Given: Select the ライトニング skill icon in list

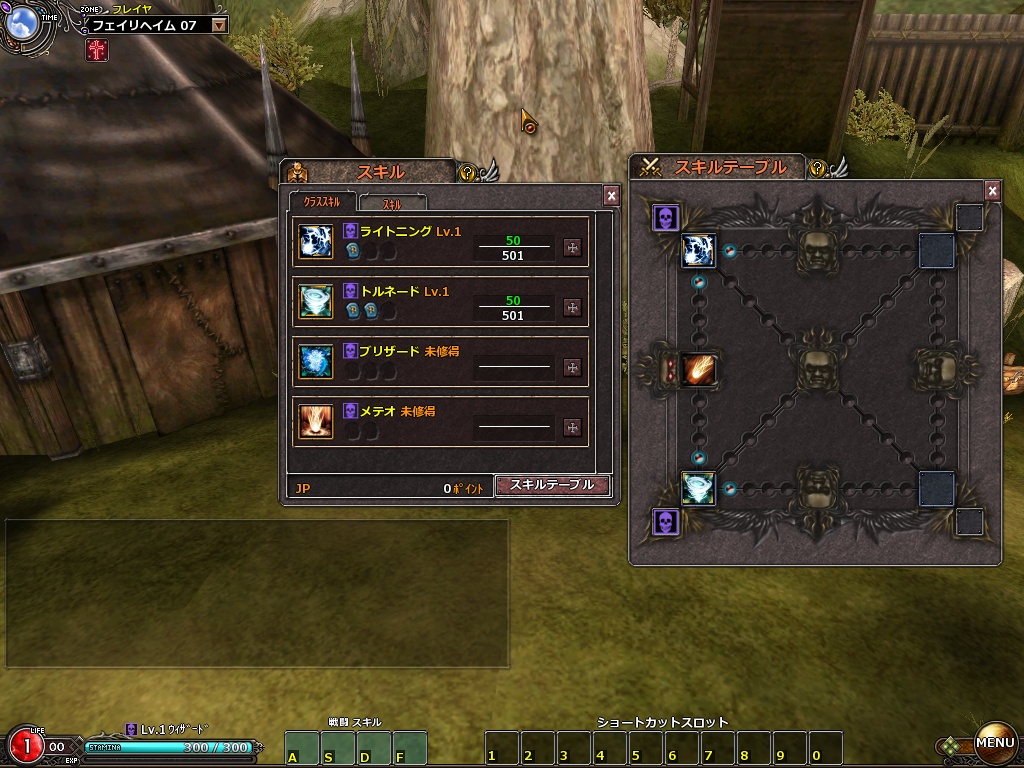Looking at the screenshot, I should pyautogui.click(x=316, y=242).
